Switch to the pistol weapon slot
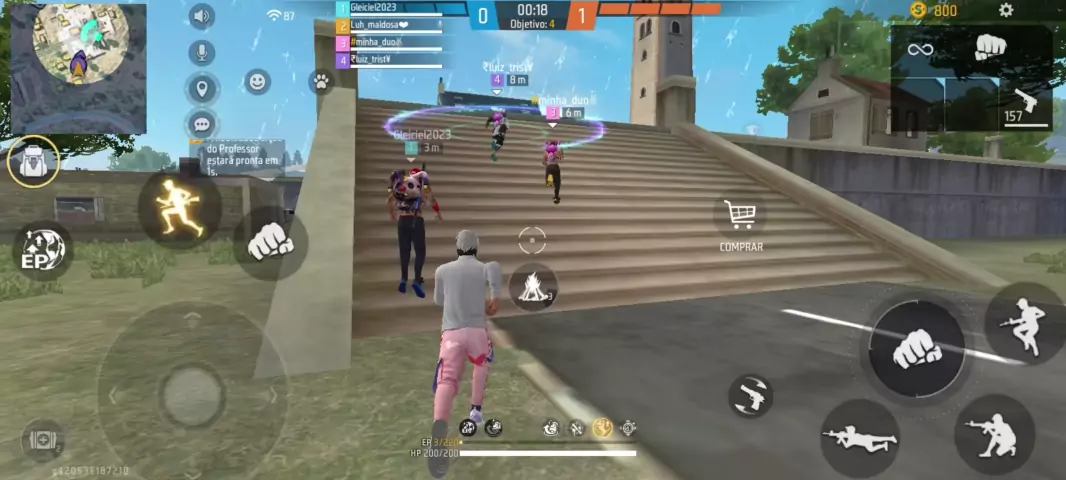Screen dimensions: 1066x480 click(1024, 103)
